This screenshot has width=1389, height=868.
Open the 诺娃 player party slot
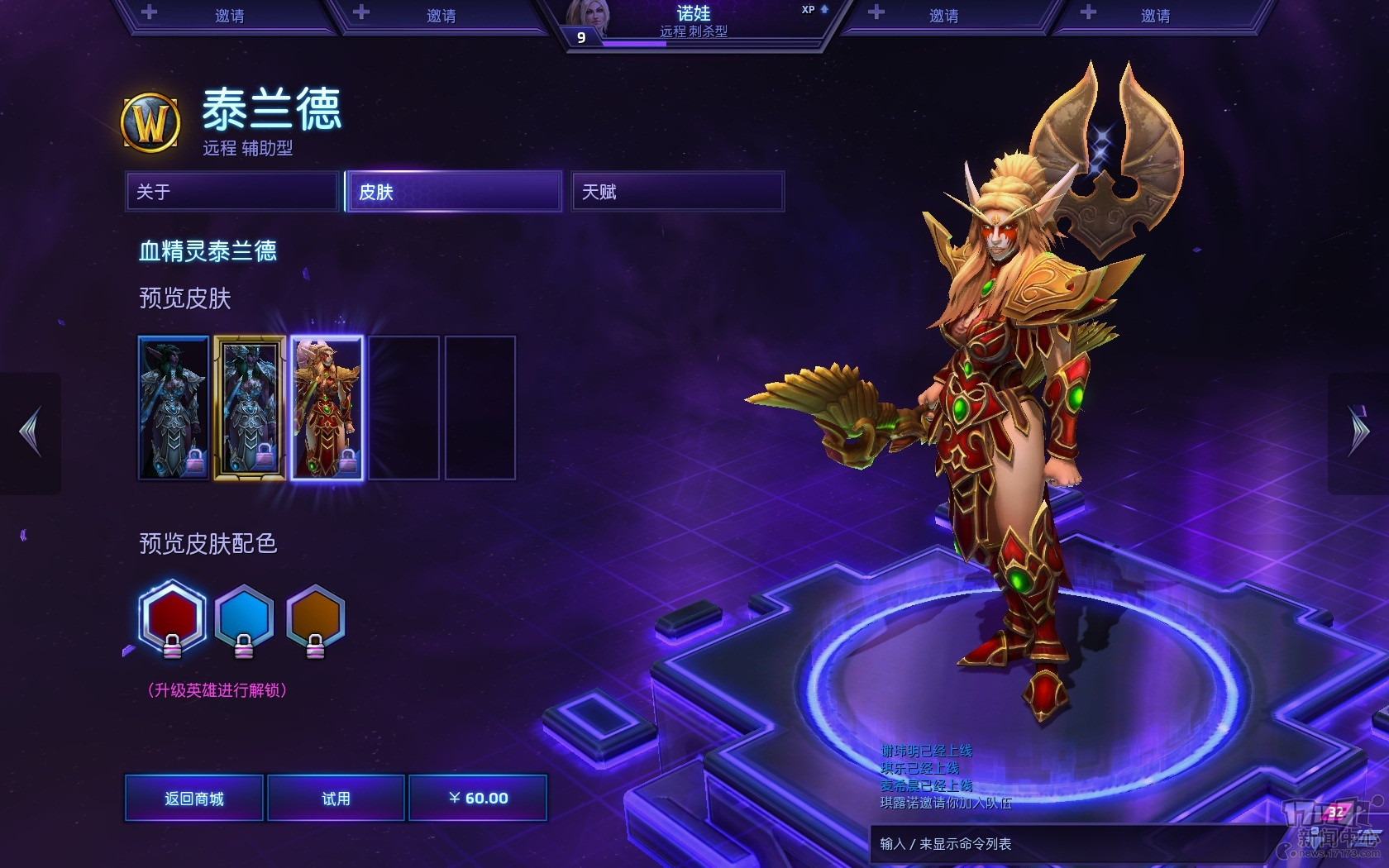694,22
